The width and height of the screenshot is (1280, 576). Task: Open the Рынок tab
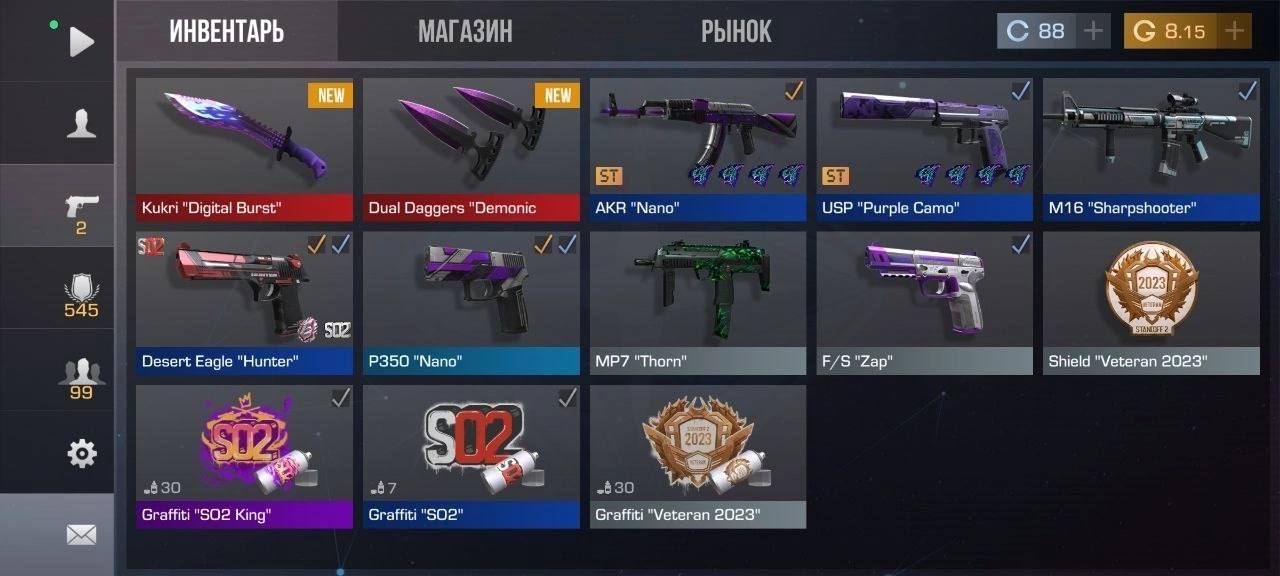[736, 31]
